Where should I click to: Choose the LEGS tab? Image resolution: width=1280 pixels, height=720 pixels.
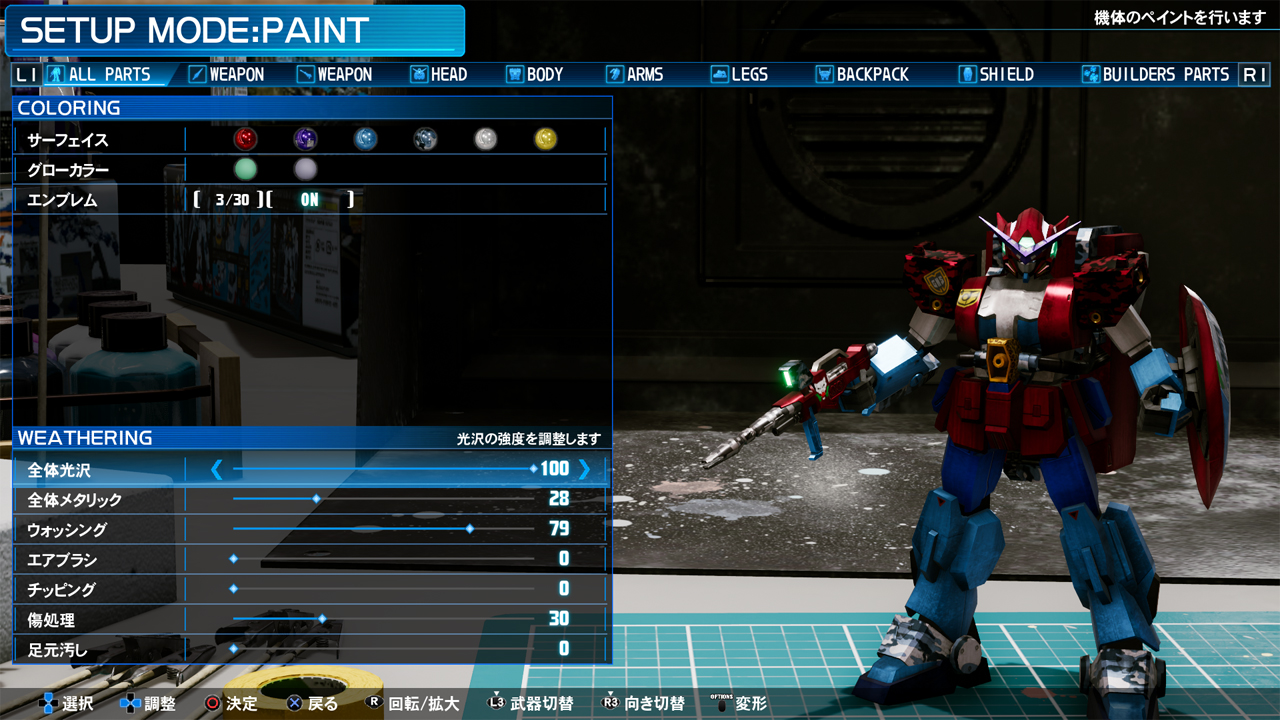(739, 74)
